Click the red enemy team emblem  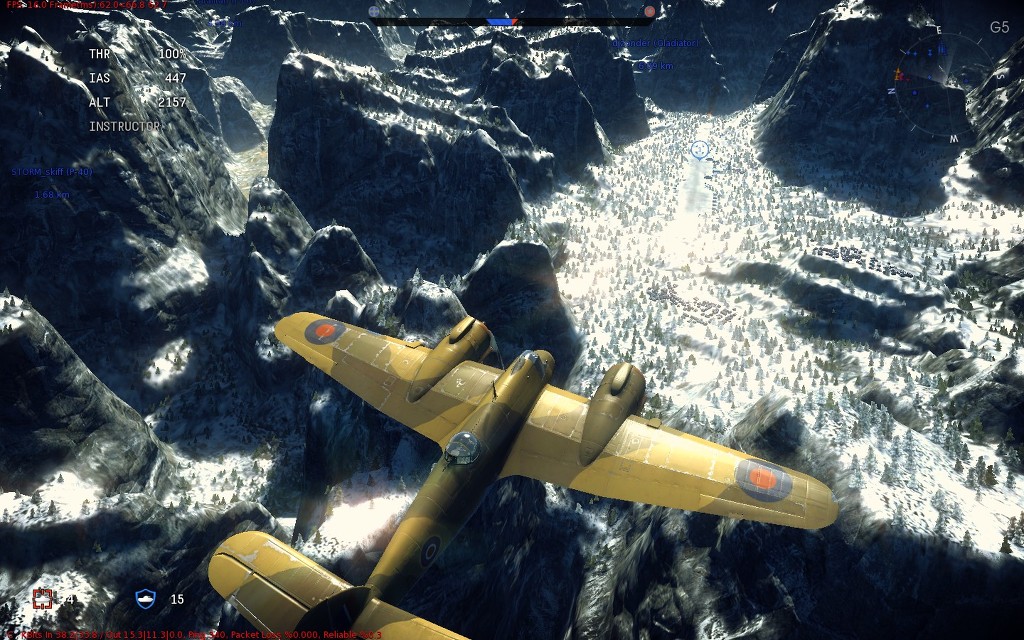click(x=650, y=12)
